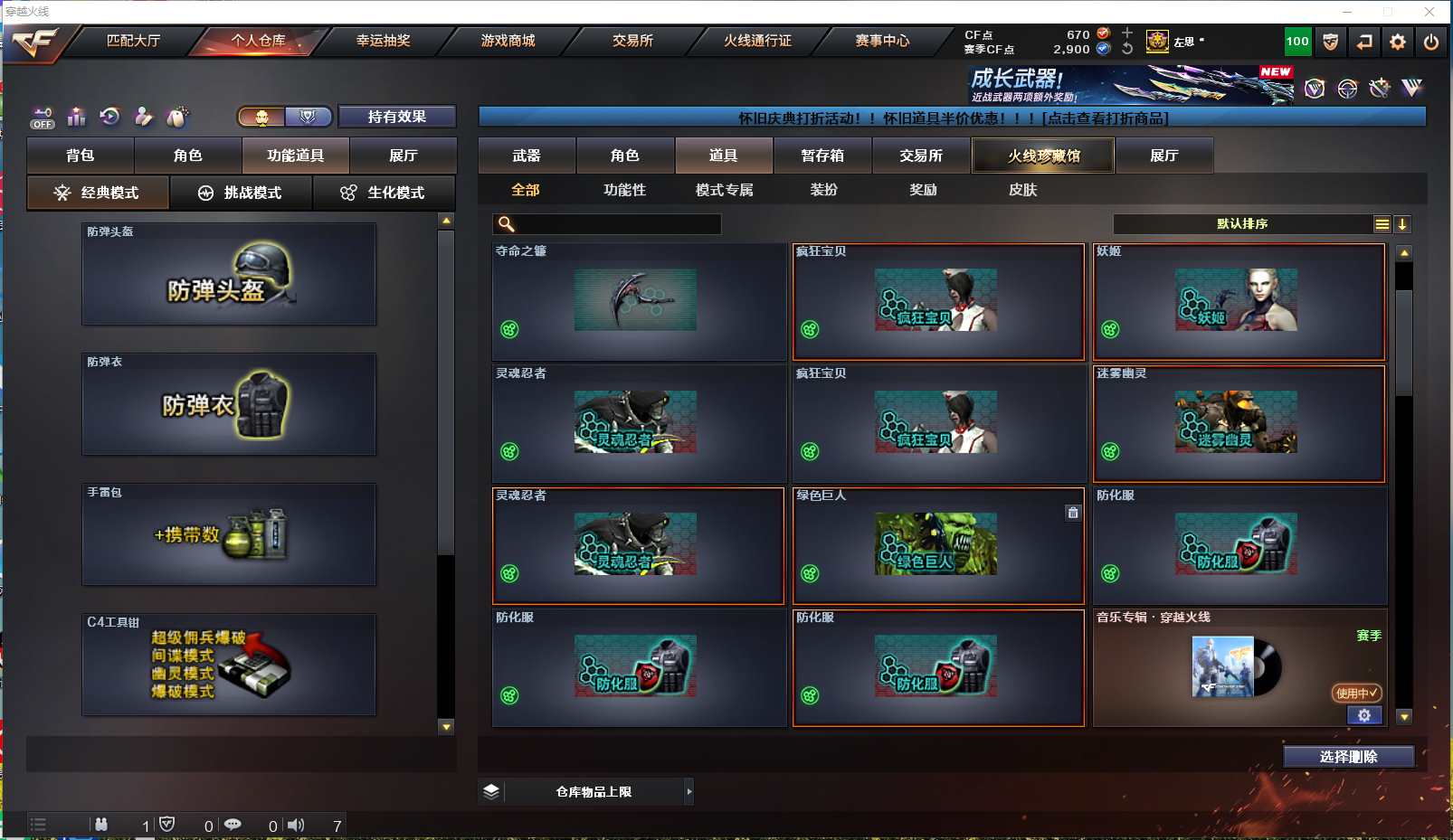Click the 选择删除 button
The height and width of the screenshot is (840, 1453).
[1348, 757]
